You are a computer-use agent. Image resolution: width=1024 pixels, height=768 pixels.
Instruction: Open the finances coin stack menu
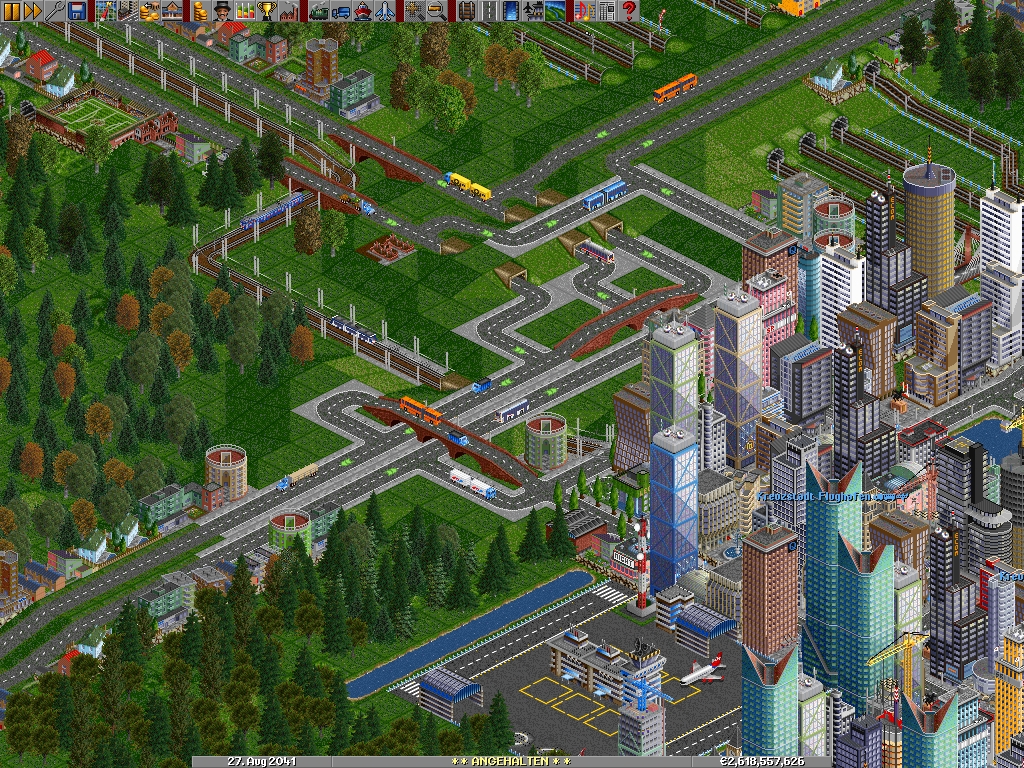coord(202,11)
